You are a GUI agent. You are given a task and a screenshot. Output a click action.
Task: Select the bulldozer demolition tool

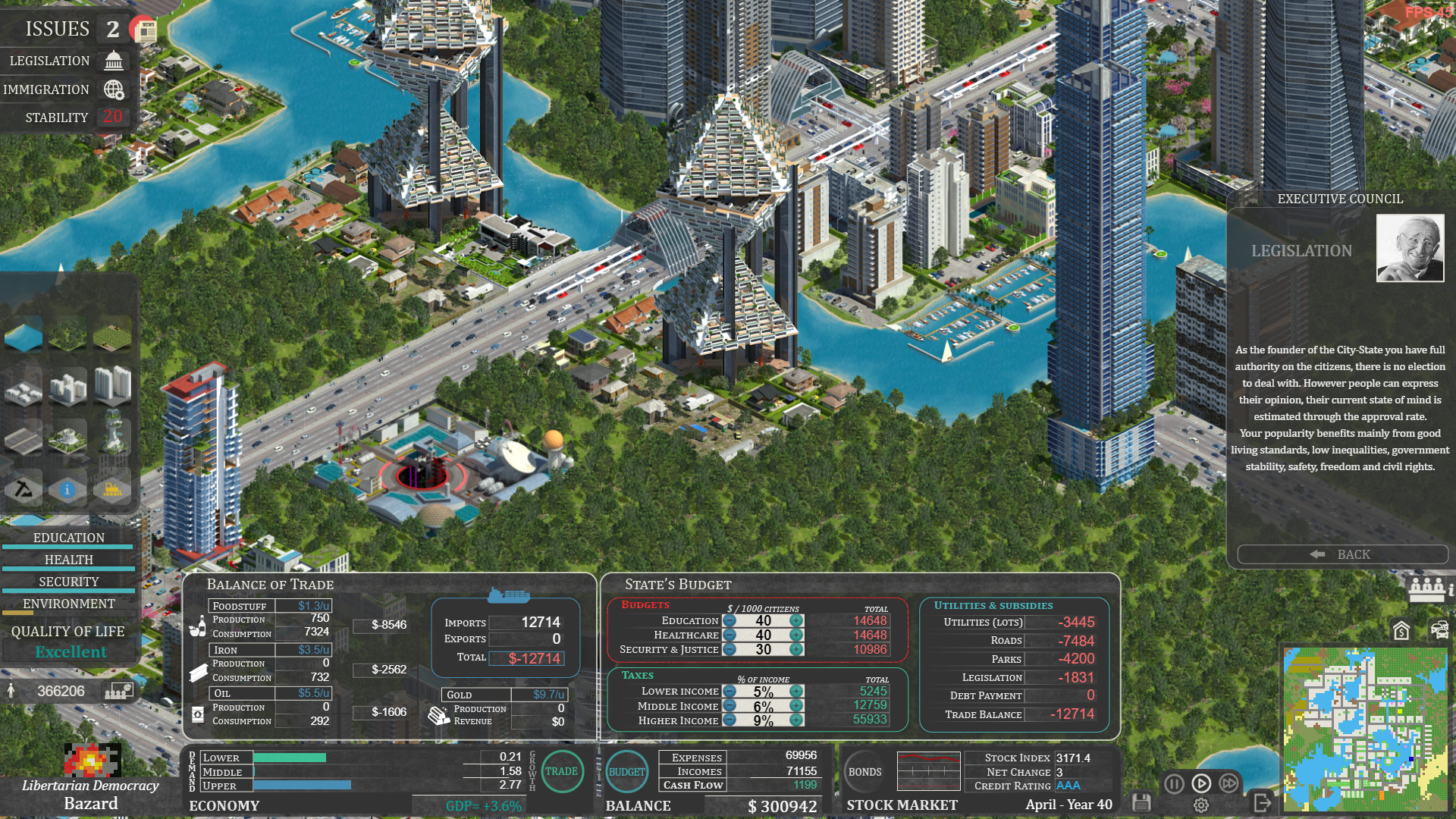pos(112,489)
